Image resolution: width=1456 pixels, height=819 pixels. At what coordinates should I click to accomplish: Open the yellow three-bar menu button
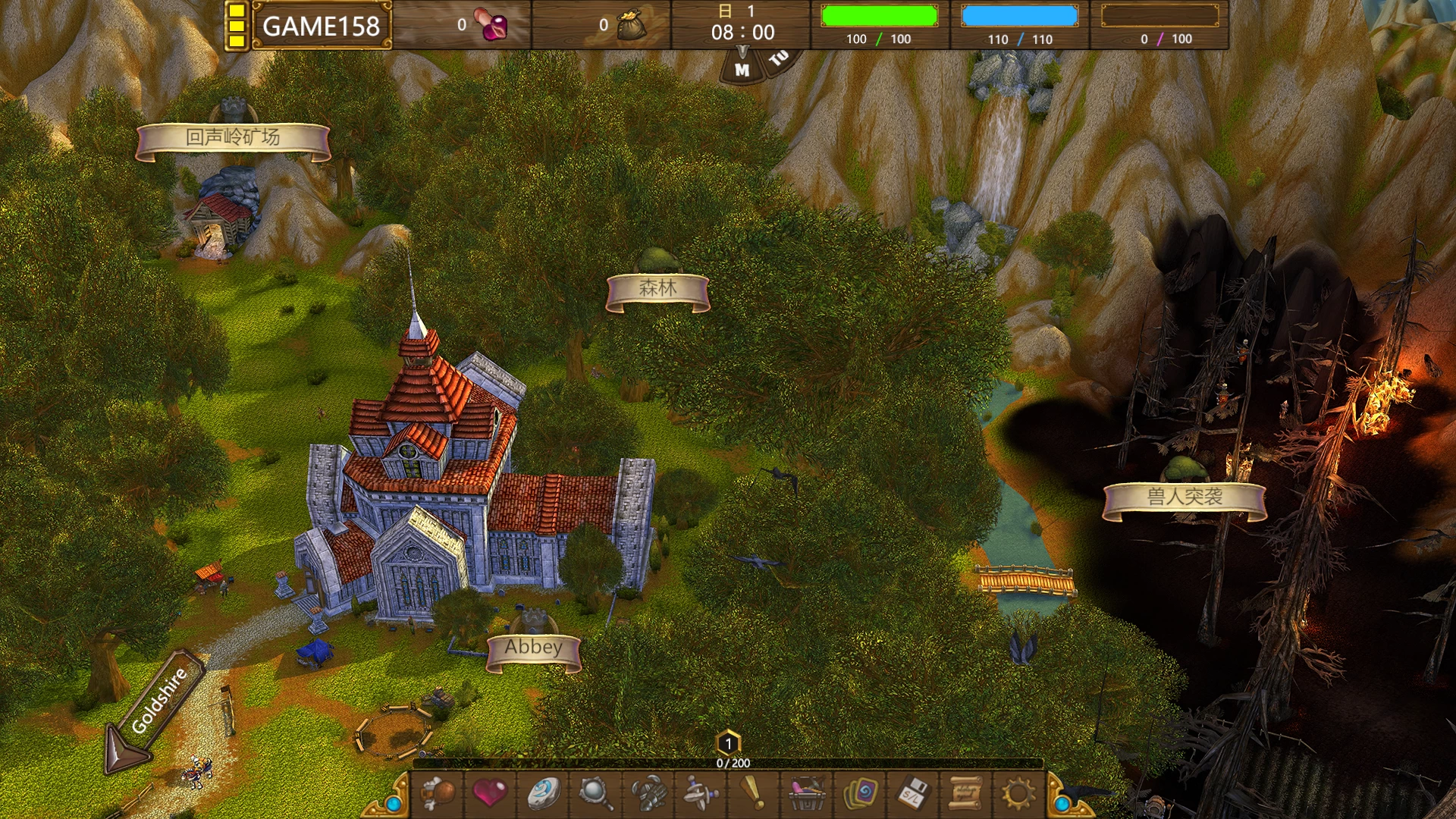pos(237,26)
